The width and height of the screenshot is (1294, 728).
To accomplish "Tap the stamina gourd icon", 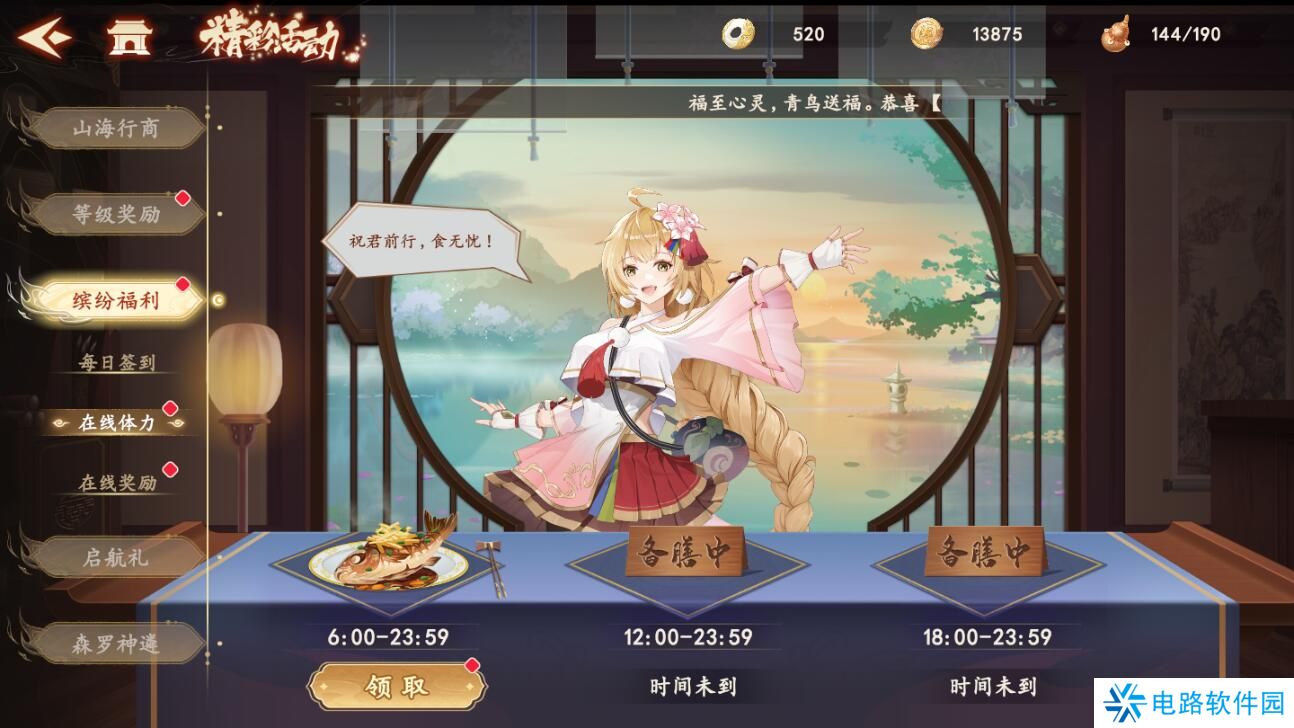I will (1115, 34).
